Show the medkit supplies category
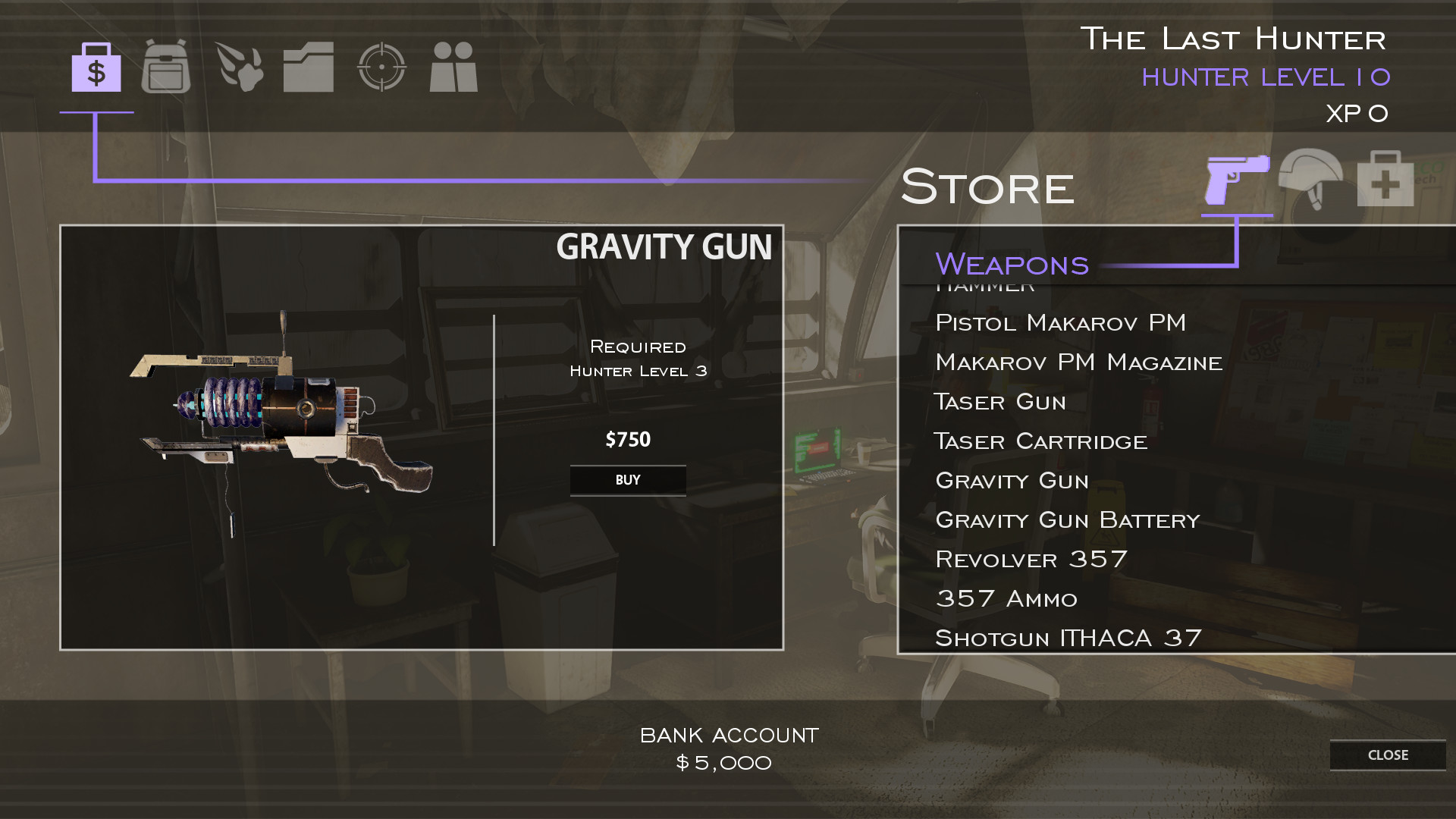The height and width of the screenshot is (819, 1456). (1385, 180)
